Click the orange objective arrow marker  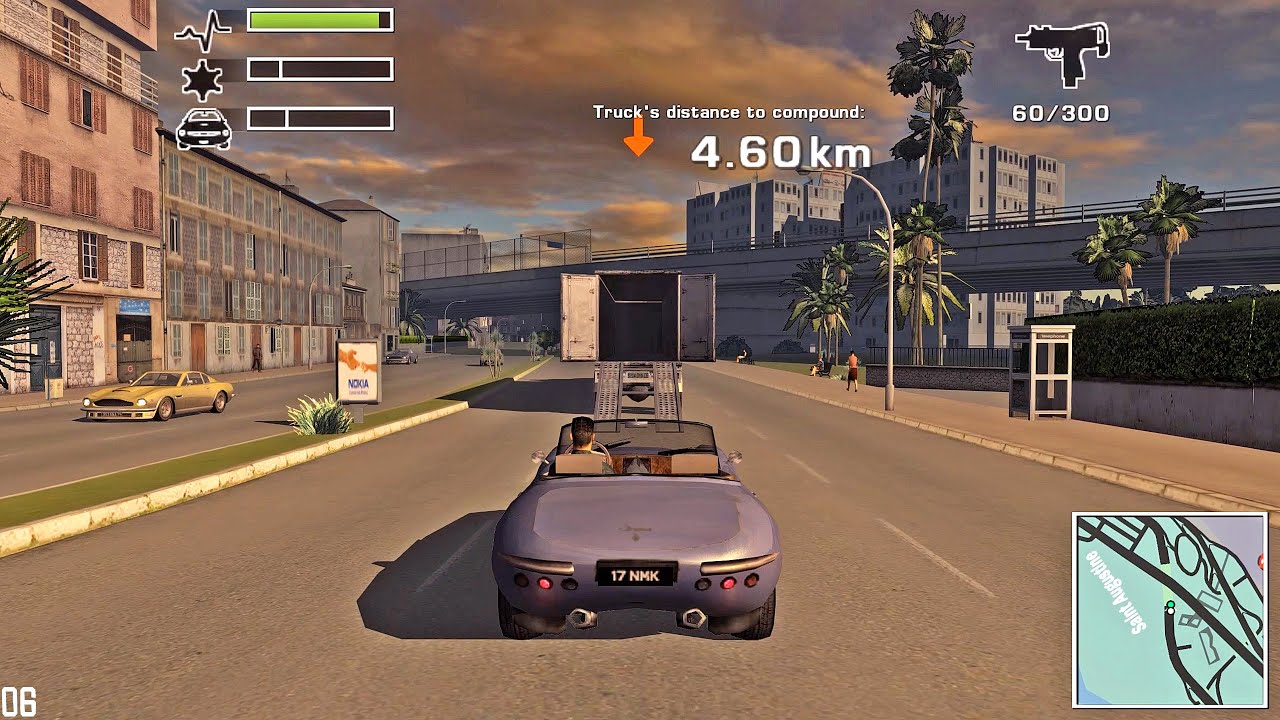click(x=638, y=136)
